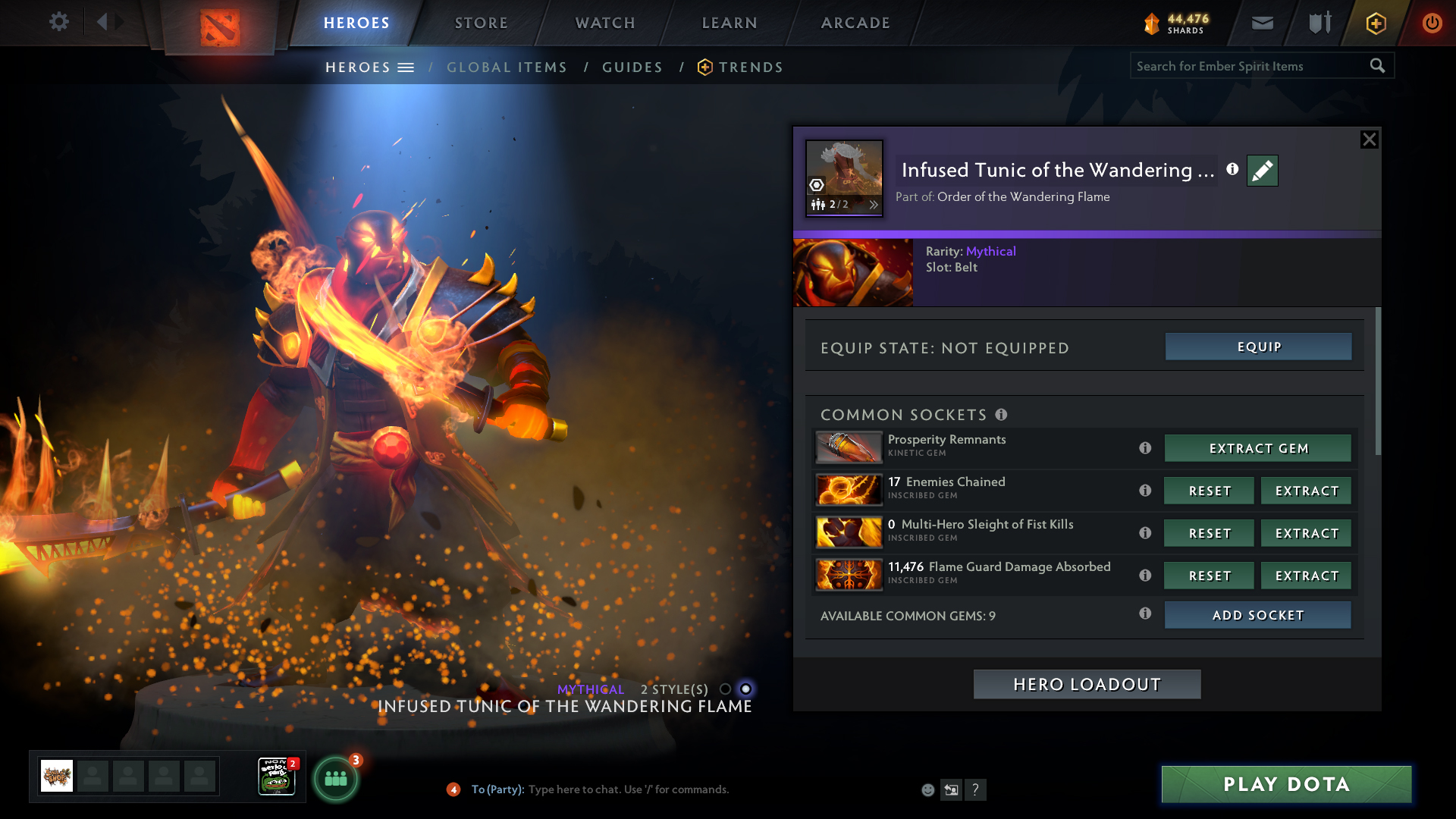1456x819 pixels.
Task: Extract the Prosperity Remnants kinetic gem
Action: [x=1258, y=448]
